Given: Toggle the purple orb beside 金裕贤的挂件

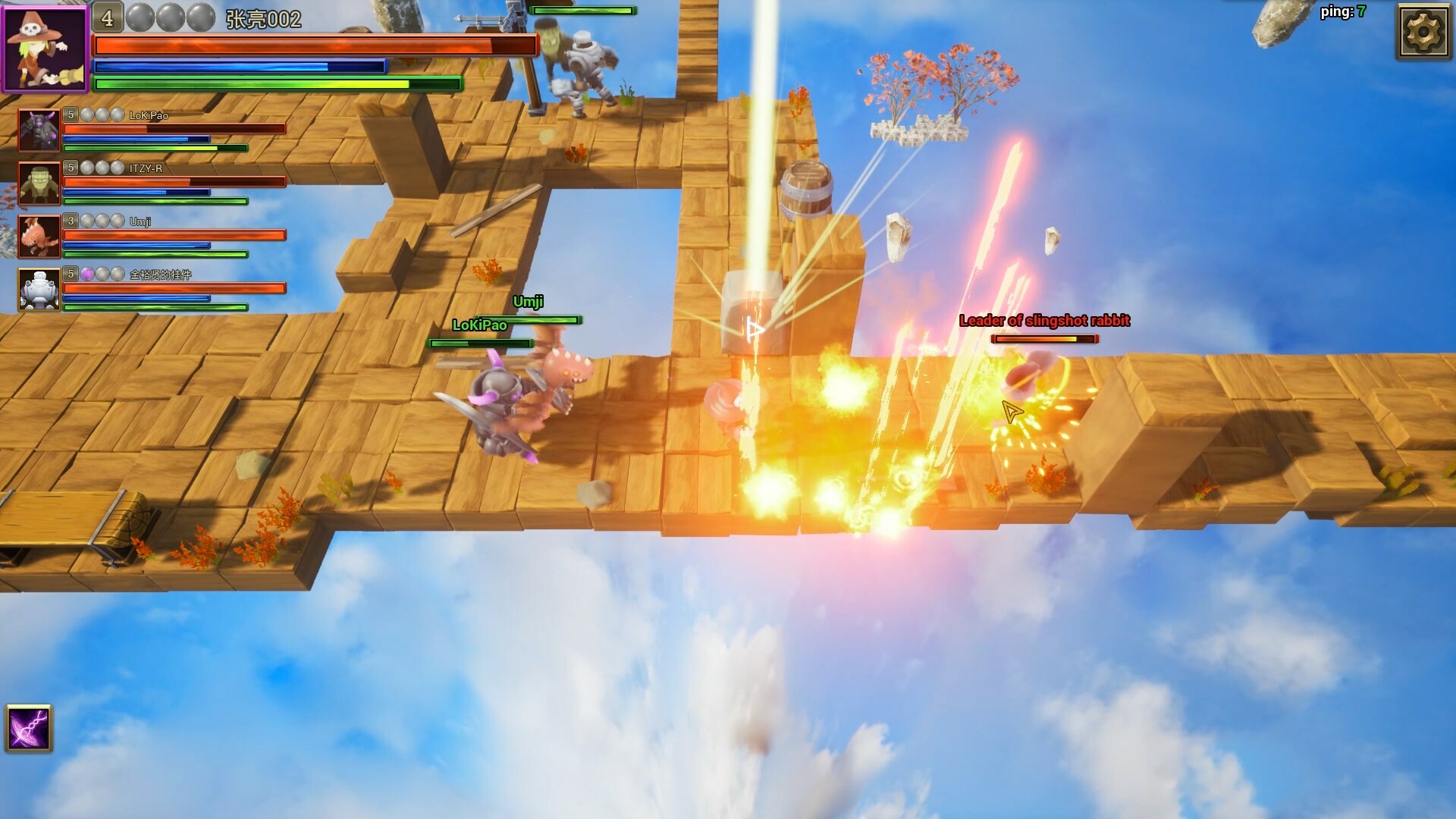Looking at the screenshot, I should (x=88, y=275).
